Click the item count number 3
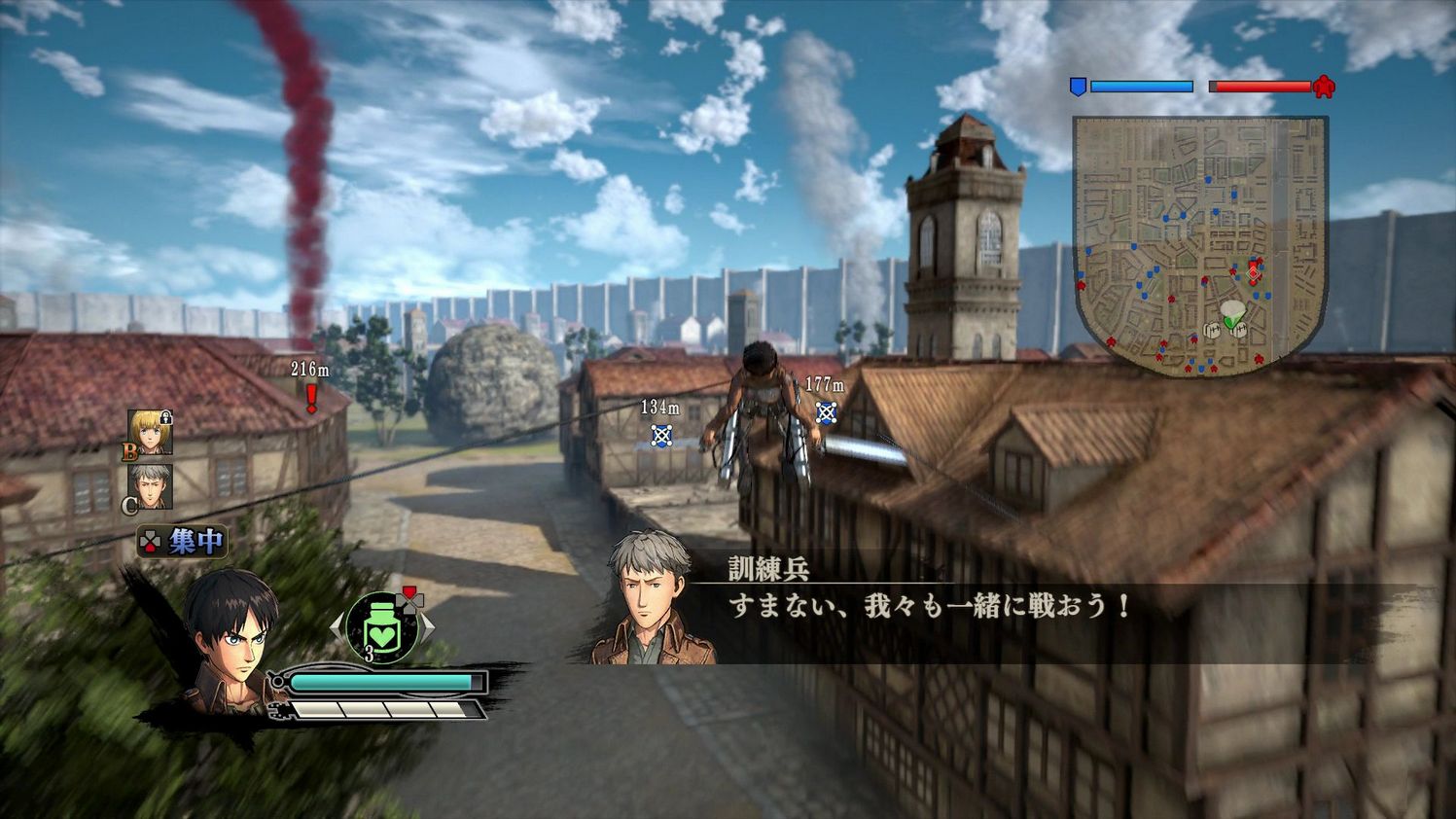This screenshot has height=819, width=1456. tap(370, 651)
